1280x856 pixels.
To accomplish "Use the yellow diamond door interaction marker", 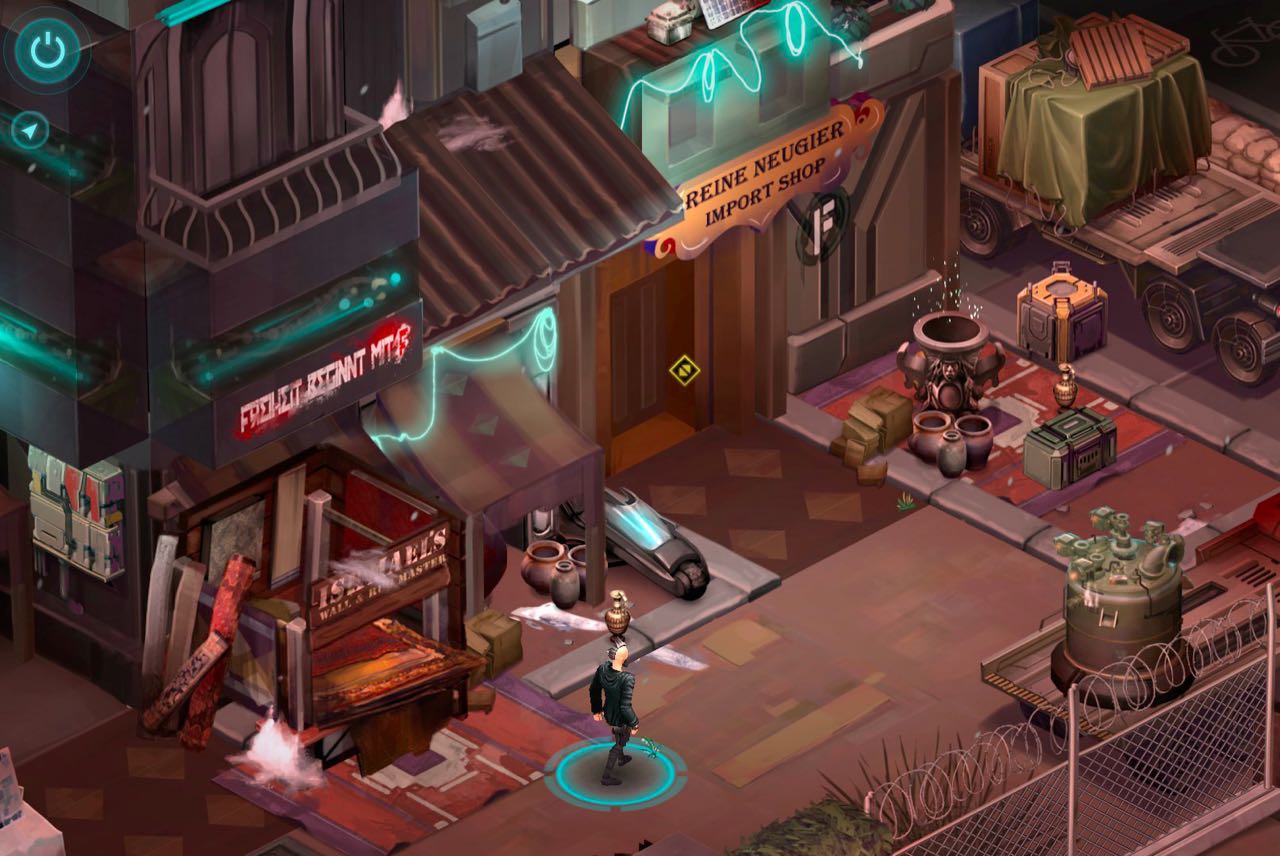I will (684, 369).
